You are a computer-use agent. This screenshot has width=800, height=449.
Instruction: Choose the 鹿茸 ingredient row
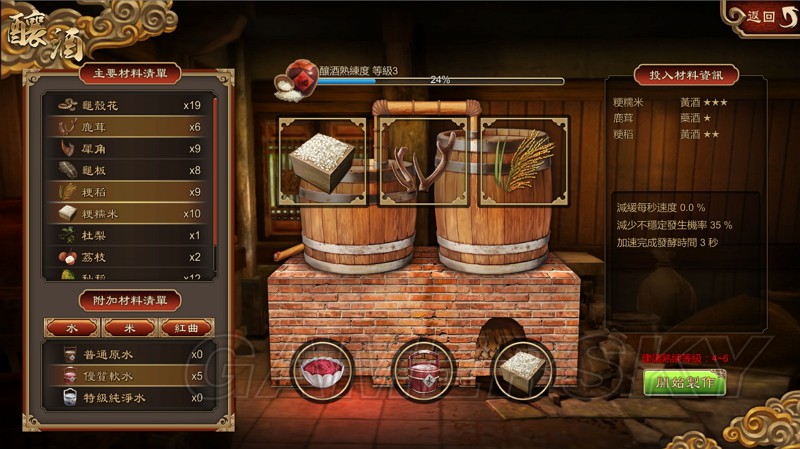[128, 127]
